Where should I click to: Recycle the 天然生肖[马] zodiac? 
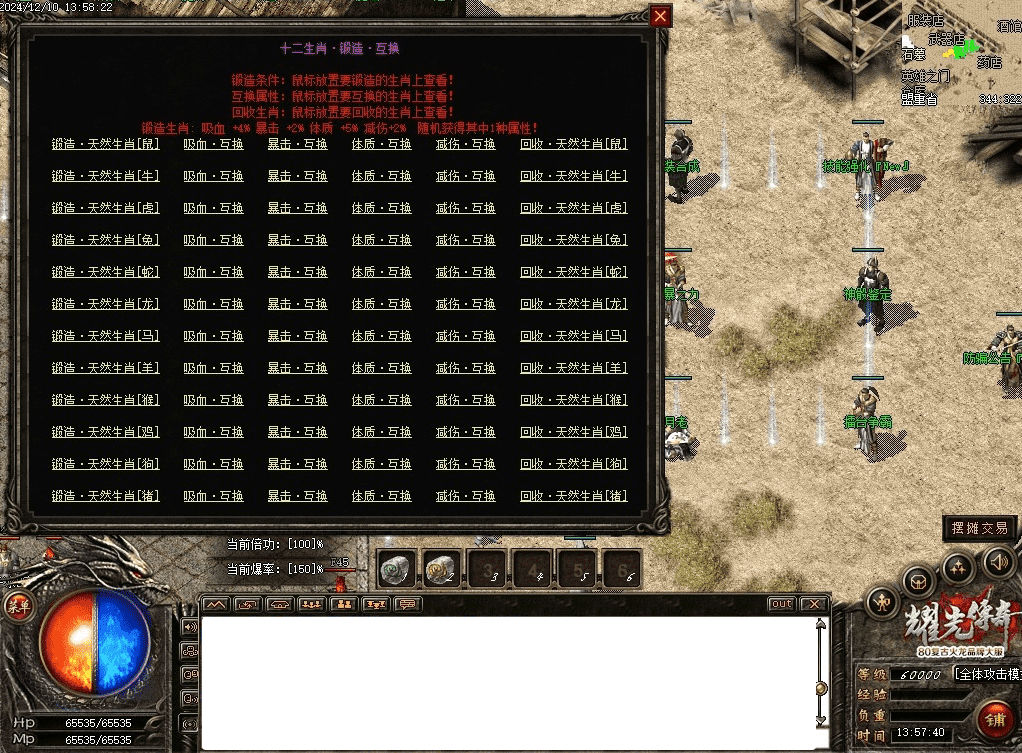574,336
